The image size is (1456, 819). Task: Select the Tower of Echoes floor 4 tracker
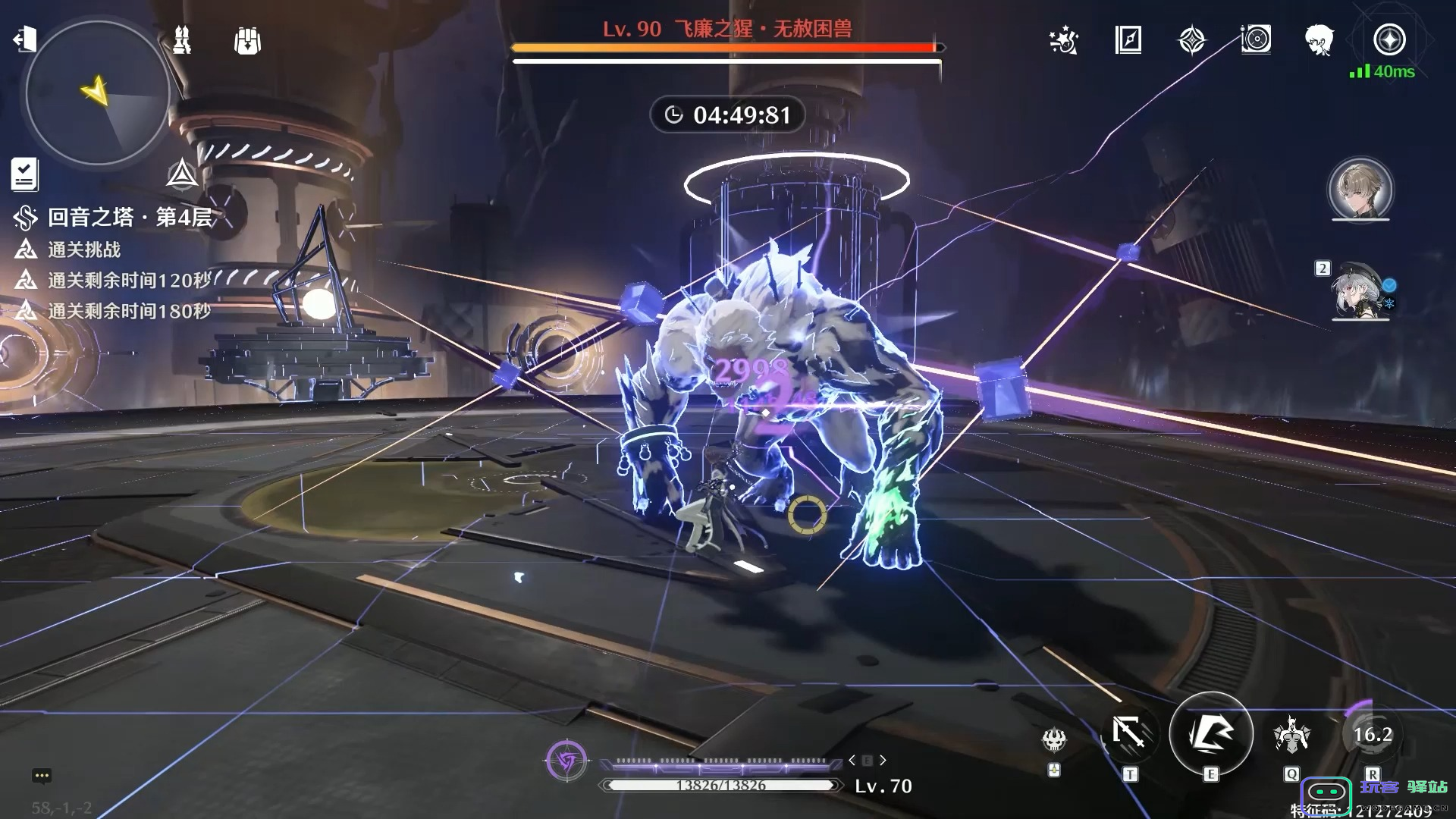[x=129, y=218]
